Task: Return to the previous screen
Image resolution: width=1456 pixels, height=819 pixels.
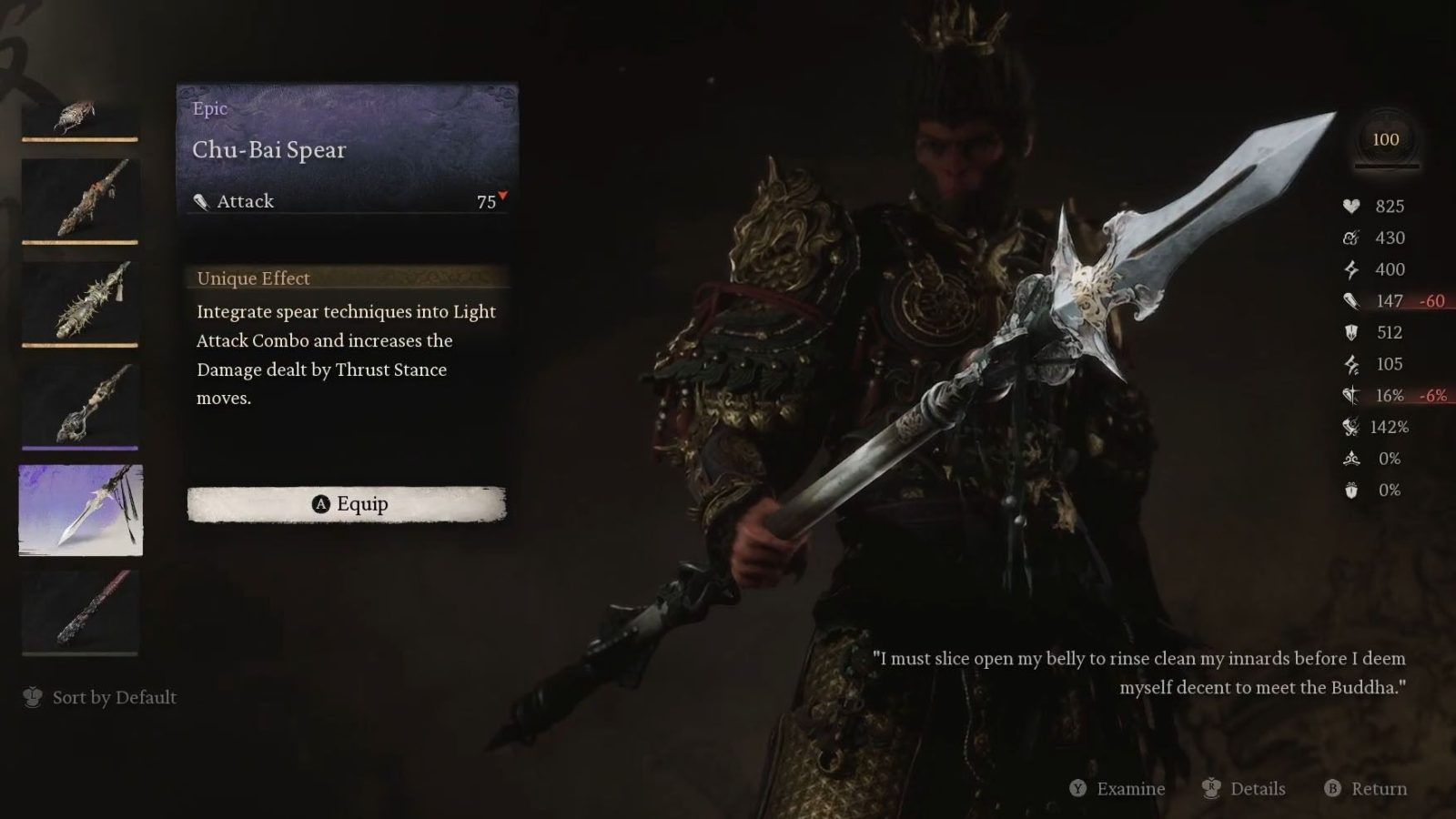Action: pyautogui.click(x=1366, y=789)
